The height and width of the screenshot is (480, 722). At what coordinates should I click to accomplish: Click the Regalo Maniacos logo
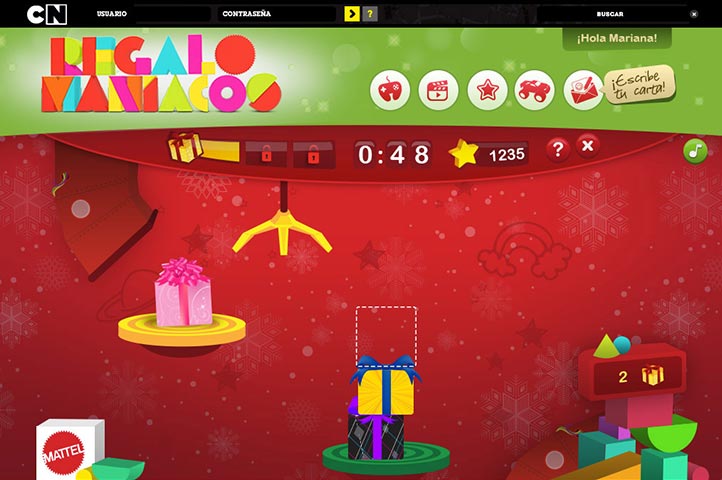[161, 74]
